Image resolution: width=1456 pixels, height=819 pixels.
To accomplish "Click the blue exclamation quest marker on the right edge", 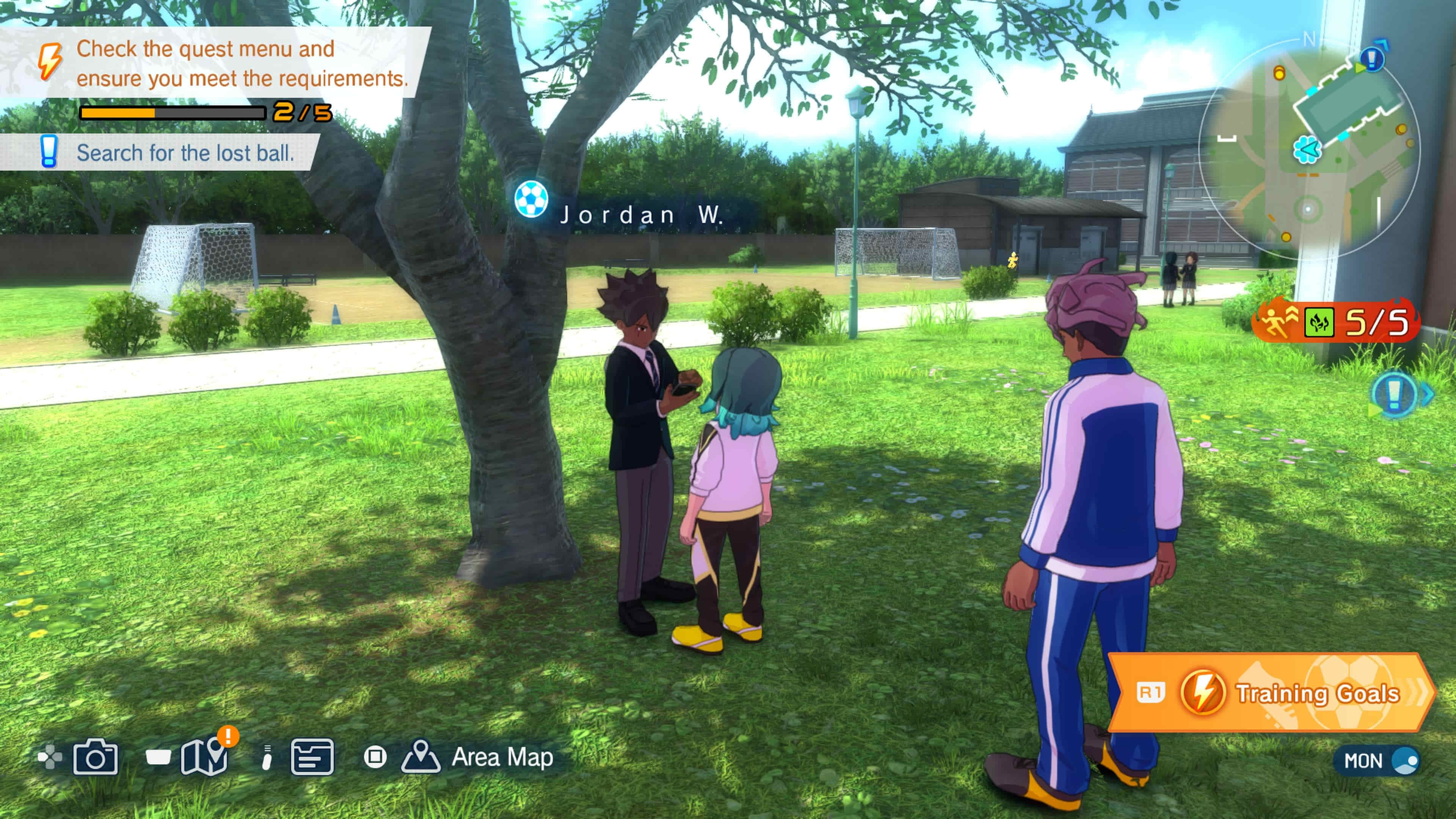I will click(1394, 394).
